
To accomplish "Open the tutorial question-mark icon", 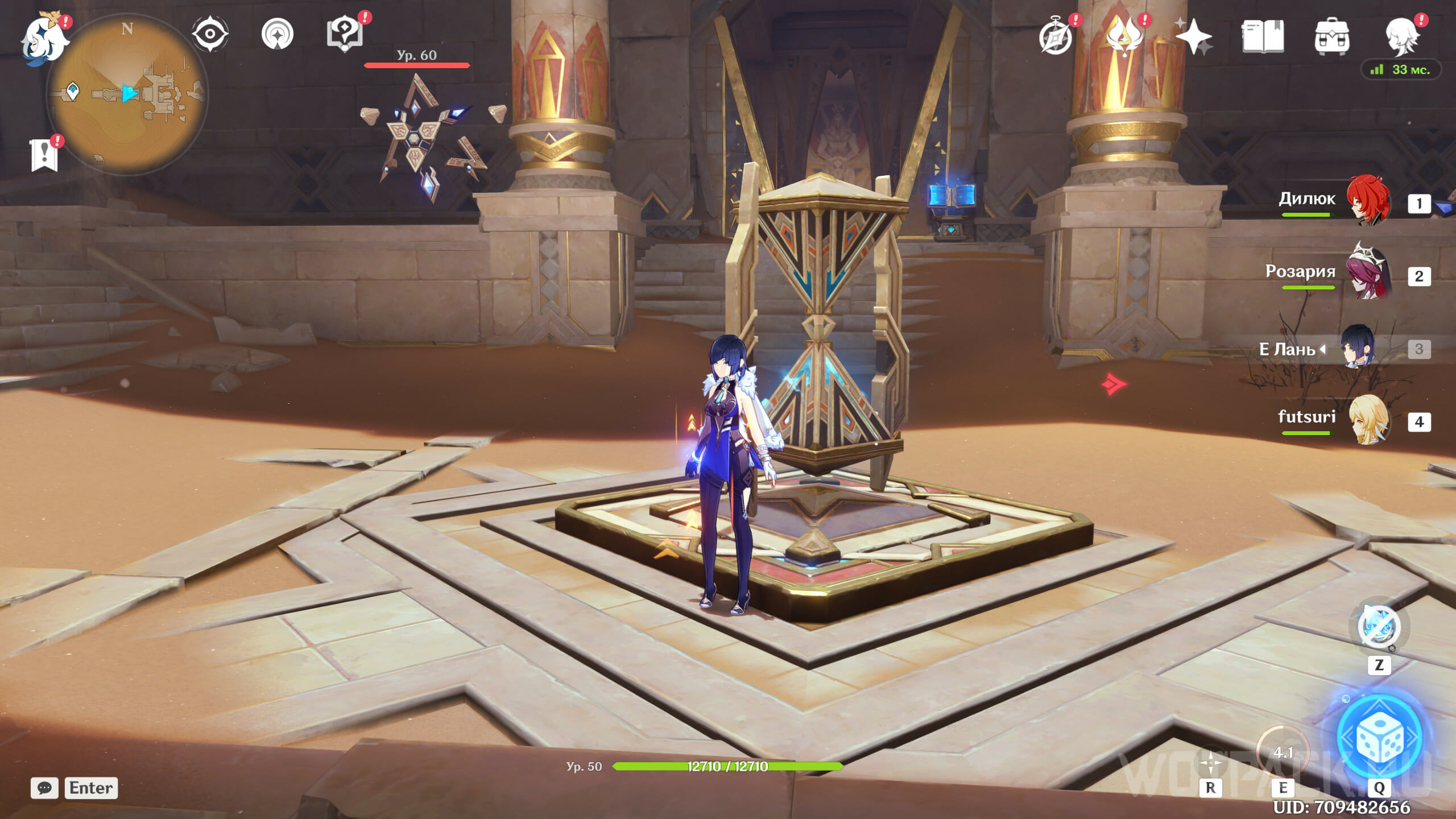I will pyautogui.click(x=345, y=33).
